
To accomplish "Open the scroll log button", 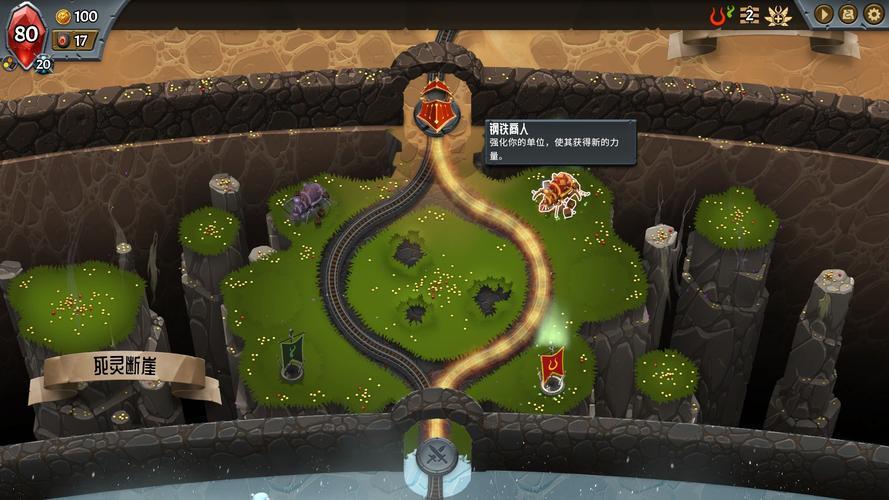I will pos(848,14).
